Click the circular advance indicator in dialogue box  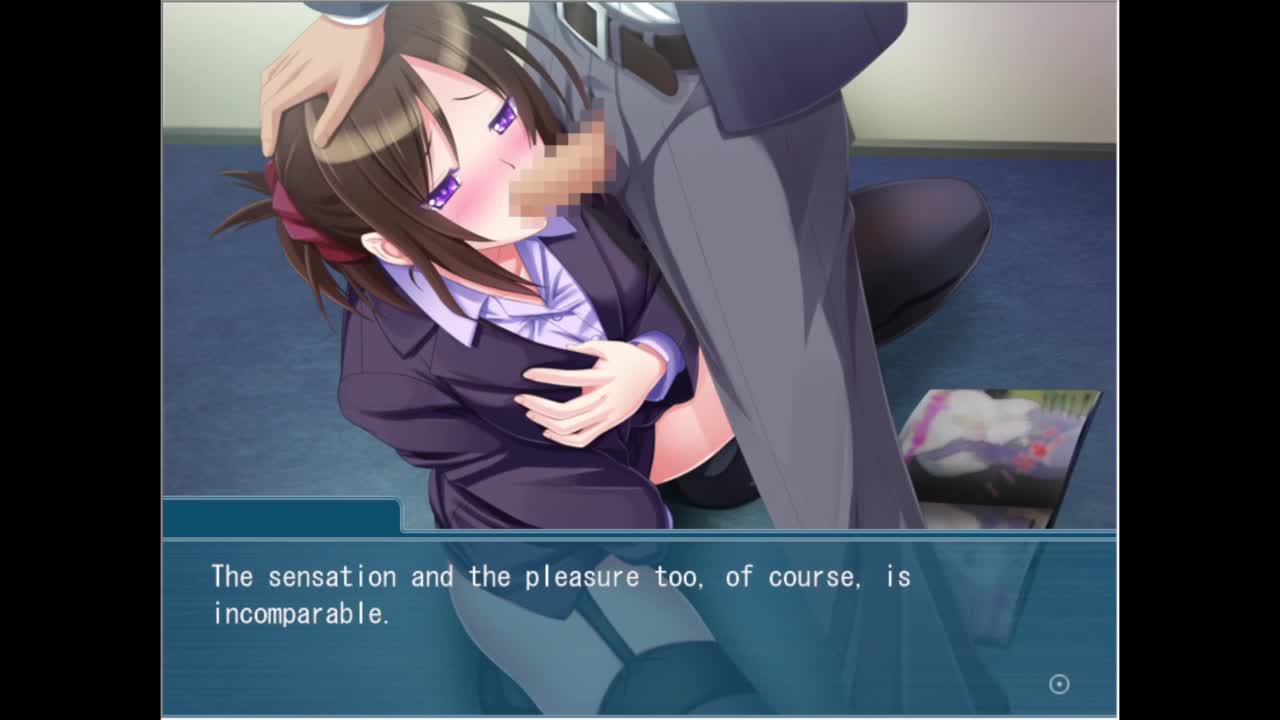(x=1059, y=684)
